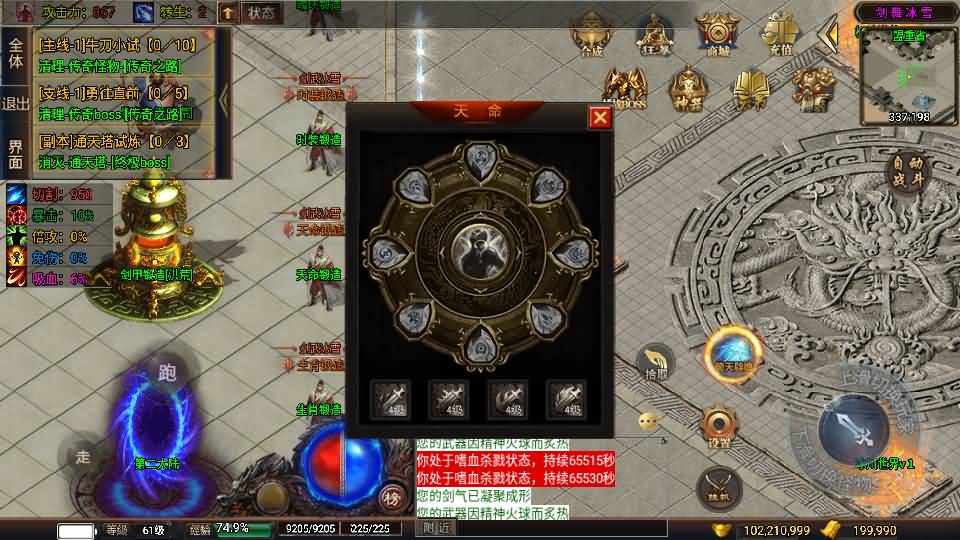
Task: Switch movement to 走 walk mode
Action: click(83, 458)
